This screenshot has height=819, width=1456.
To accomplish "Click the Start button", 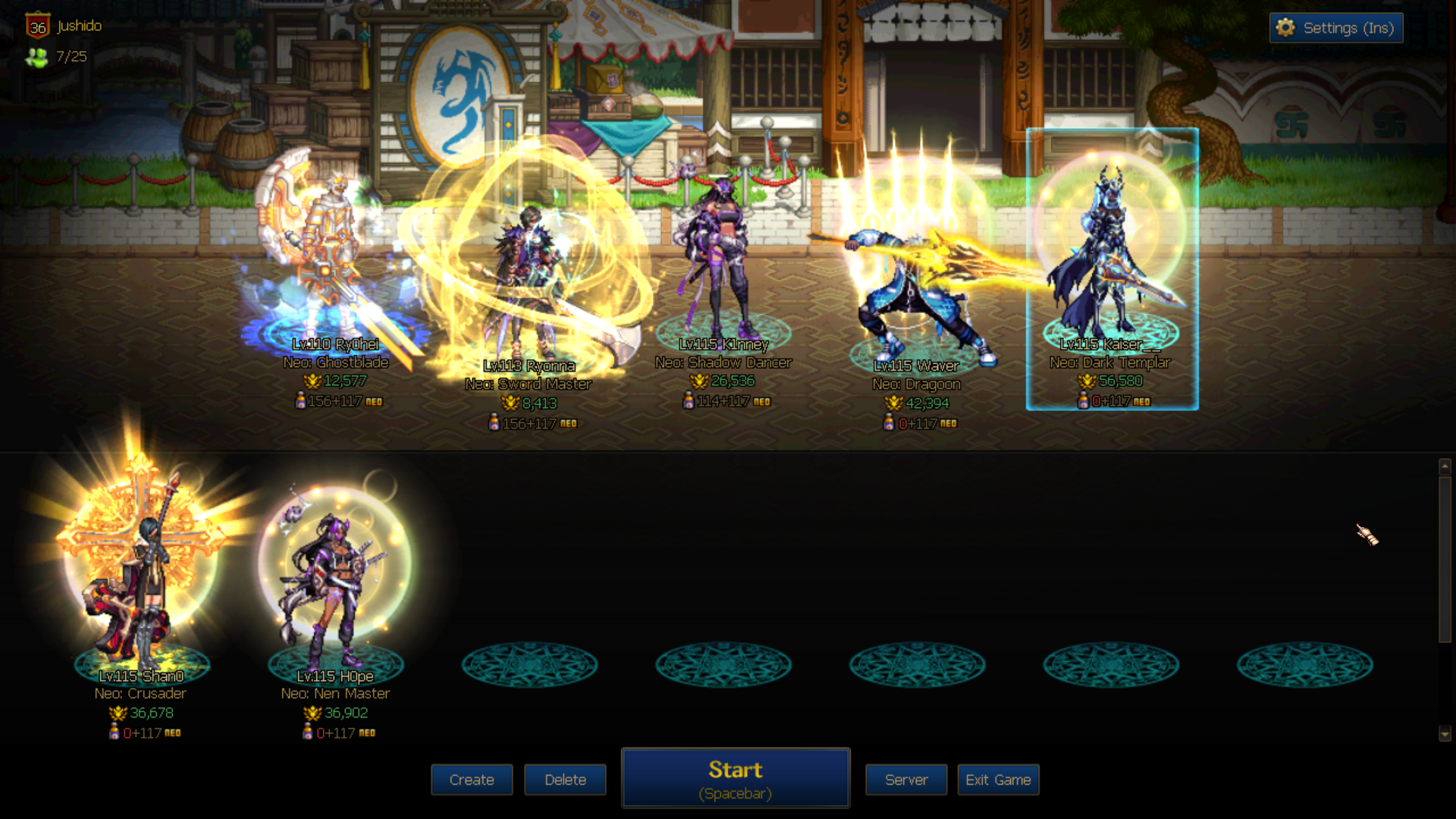I will tap(735, 779).
